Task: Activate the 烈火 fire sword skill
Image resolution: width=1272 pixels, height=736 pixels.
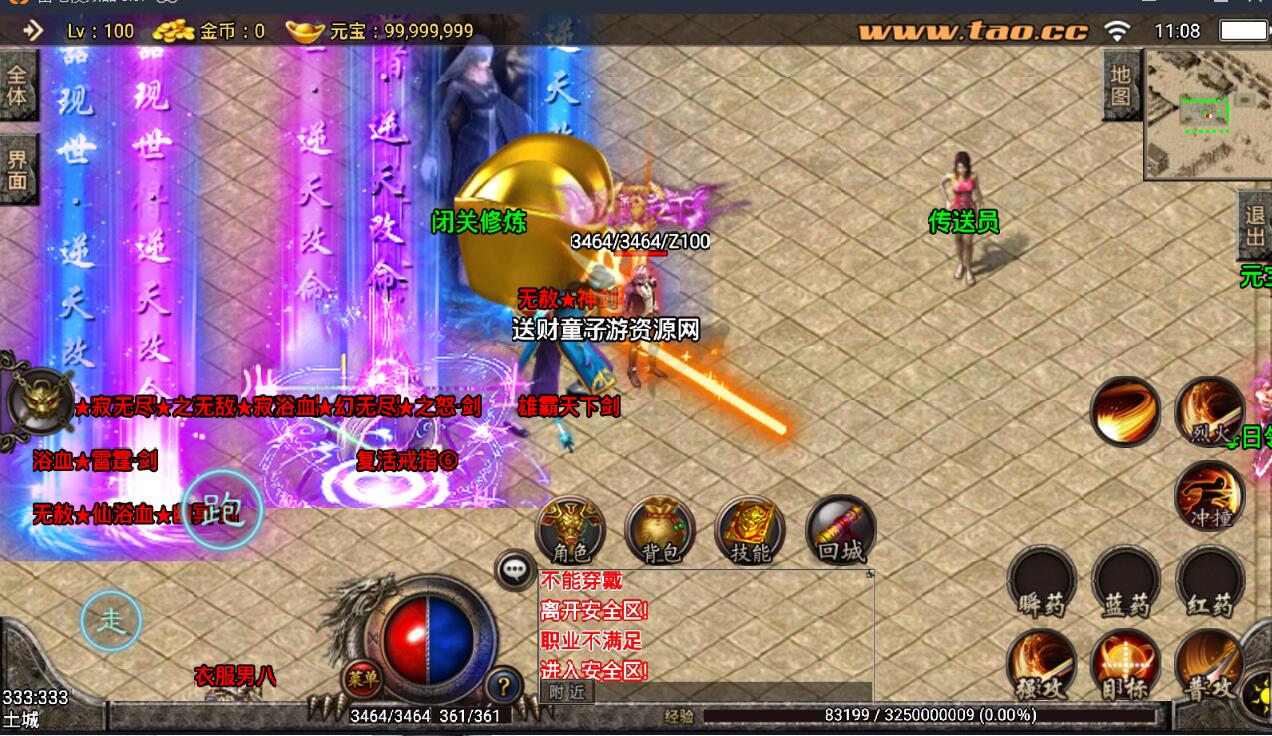Action: (1209, 411)
